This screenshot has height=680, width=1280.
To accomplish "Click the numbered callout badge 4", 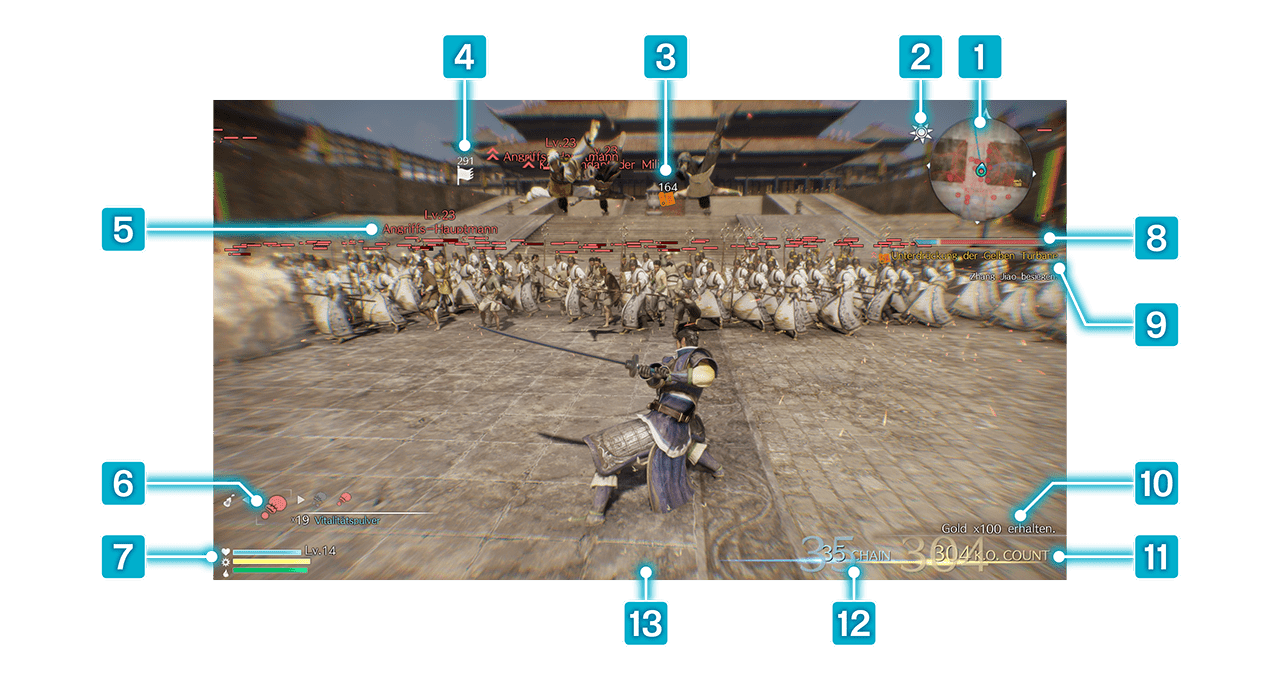I will [463, 58].
